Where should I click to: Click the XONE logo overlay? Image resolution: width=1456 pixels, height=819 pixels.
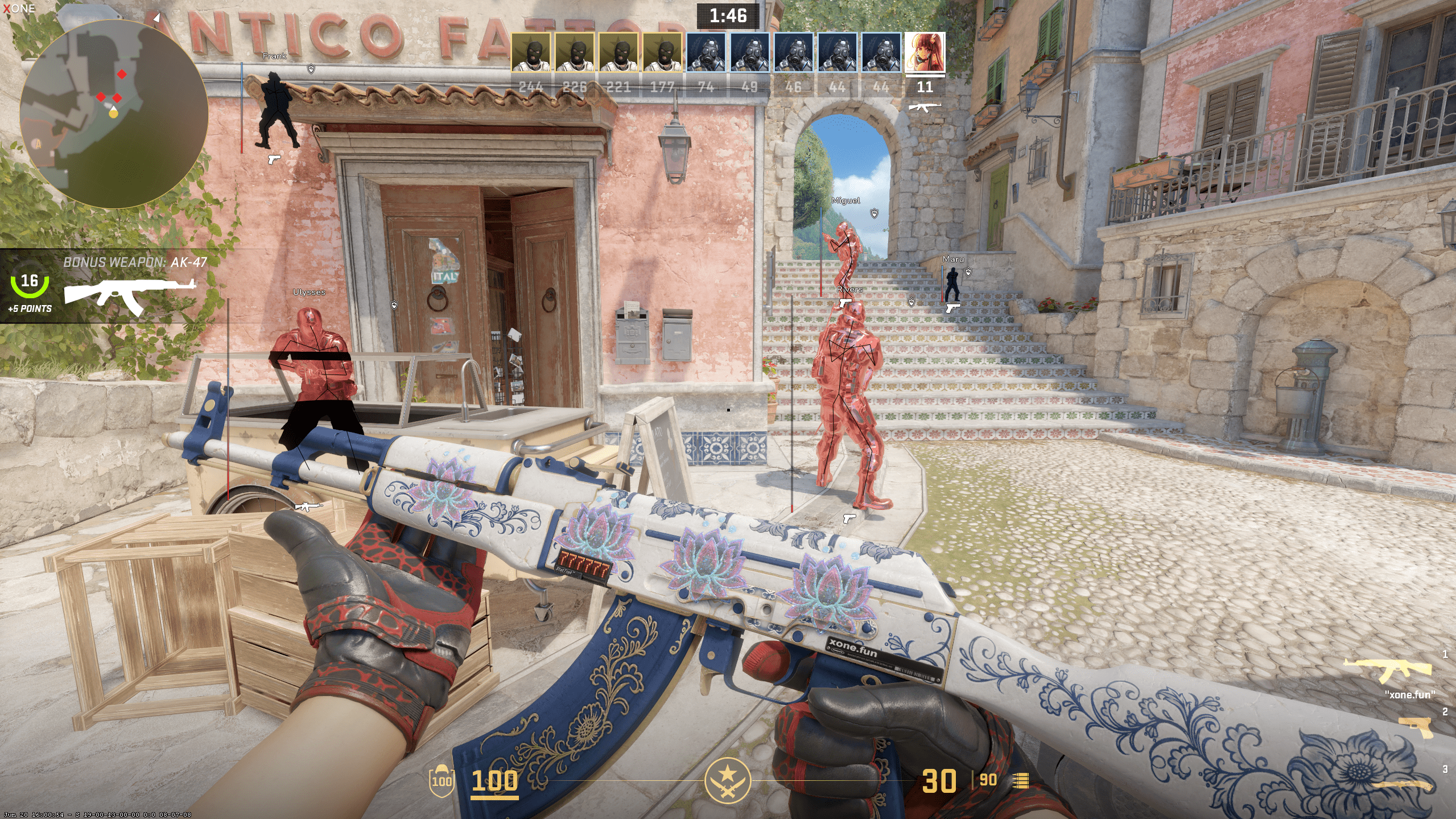tap(19, 9)
